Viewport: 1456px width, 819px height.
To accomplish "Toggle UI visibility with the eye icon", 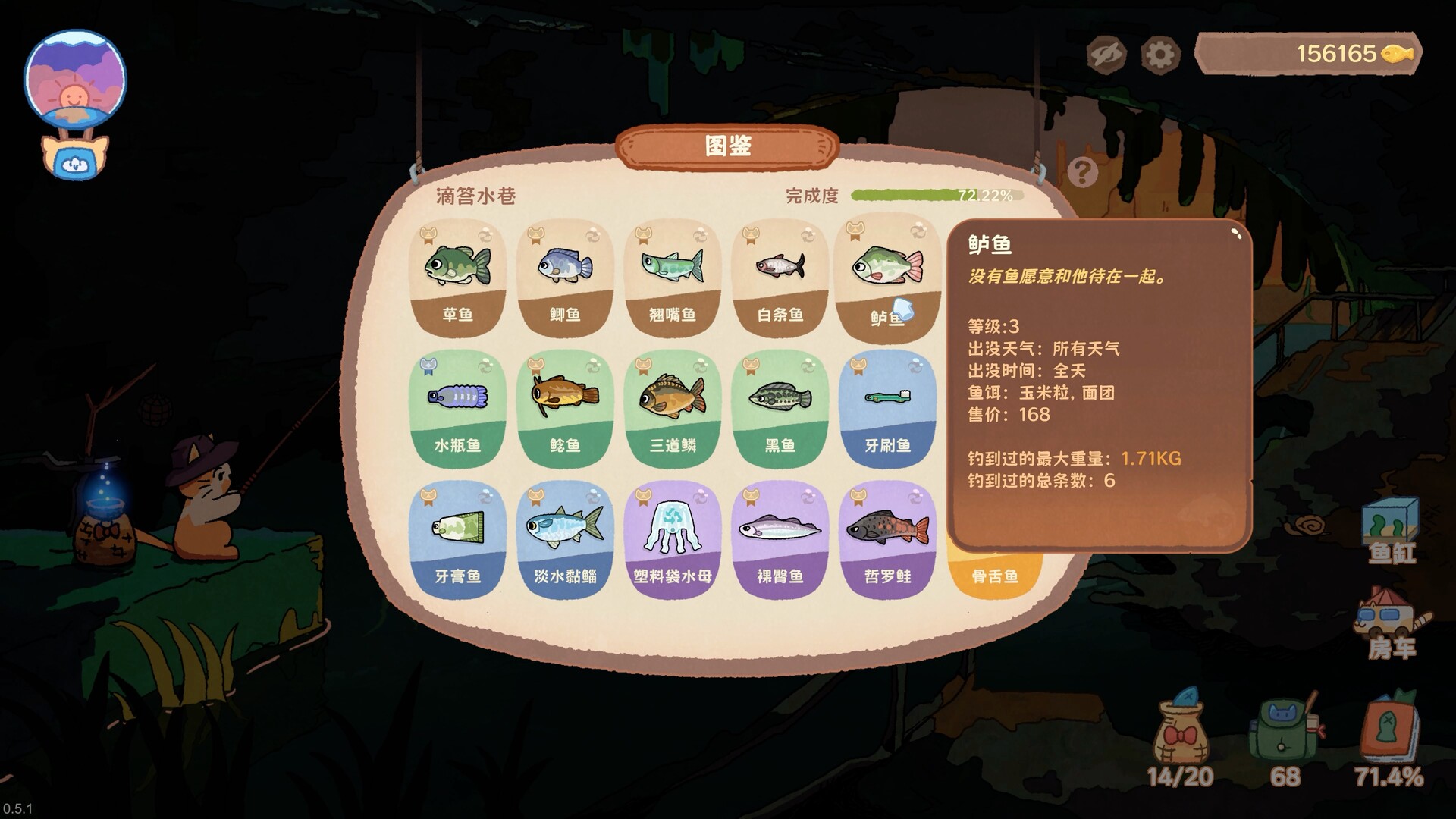I will tap(1106, 53).
